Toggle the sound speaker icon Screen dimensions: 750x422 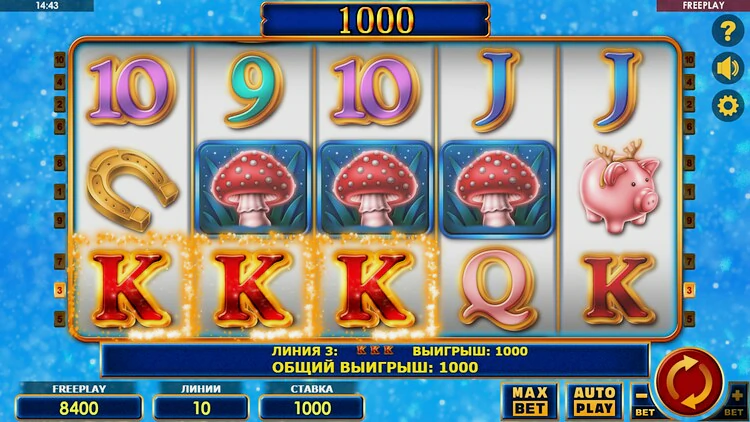pyautogui.click(x=725, y=68)
